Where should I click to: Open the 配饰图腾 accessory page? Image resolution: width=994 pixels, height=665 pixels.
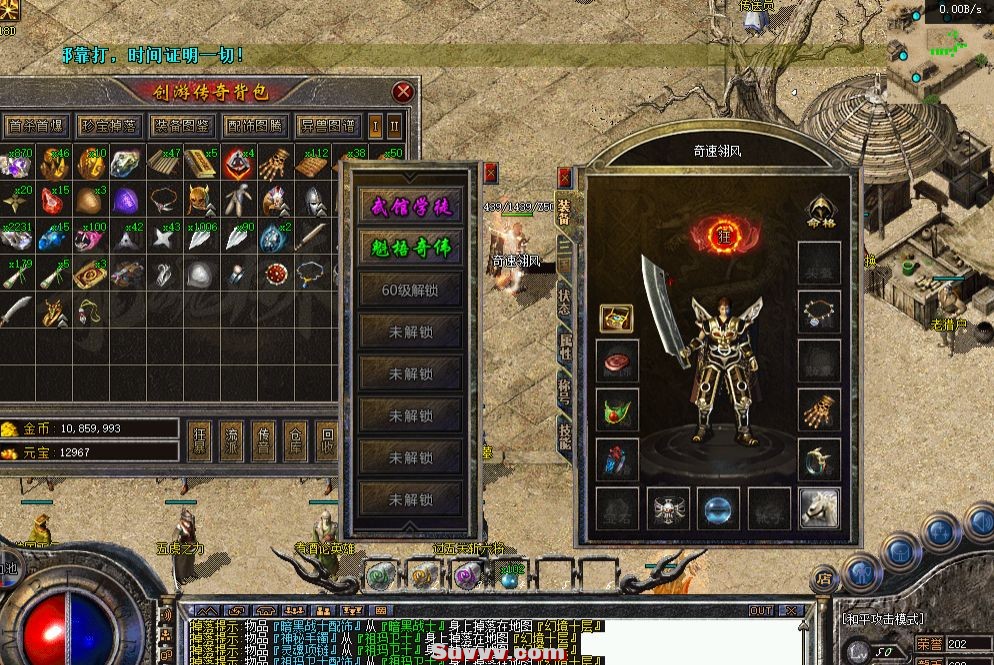[254, 127]
